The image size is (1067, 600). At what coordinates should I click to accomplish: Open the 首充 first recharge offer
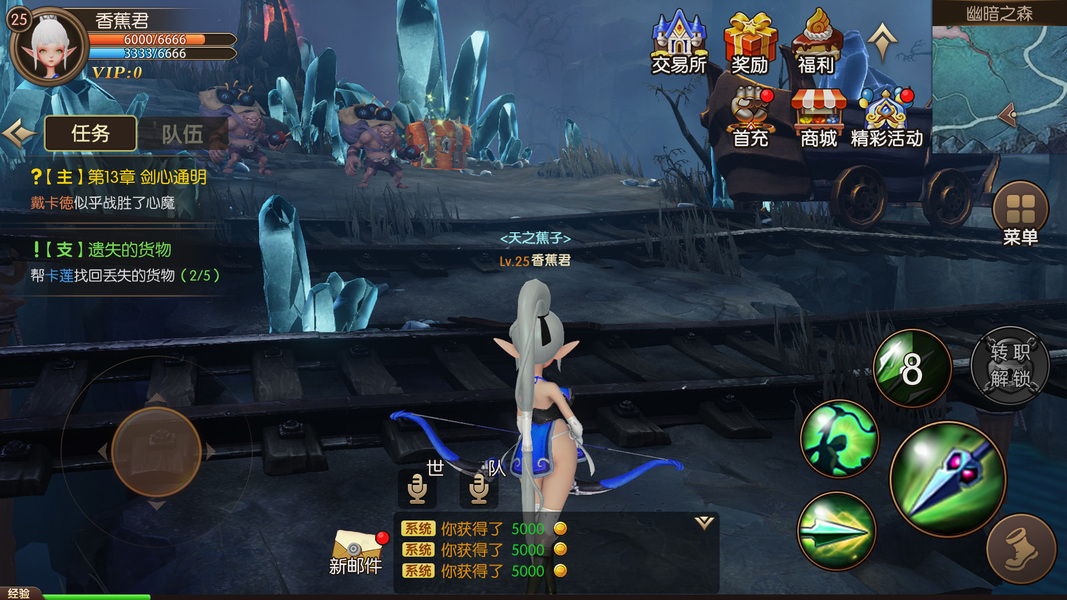[x=750, y=116]
